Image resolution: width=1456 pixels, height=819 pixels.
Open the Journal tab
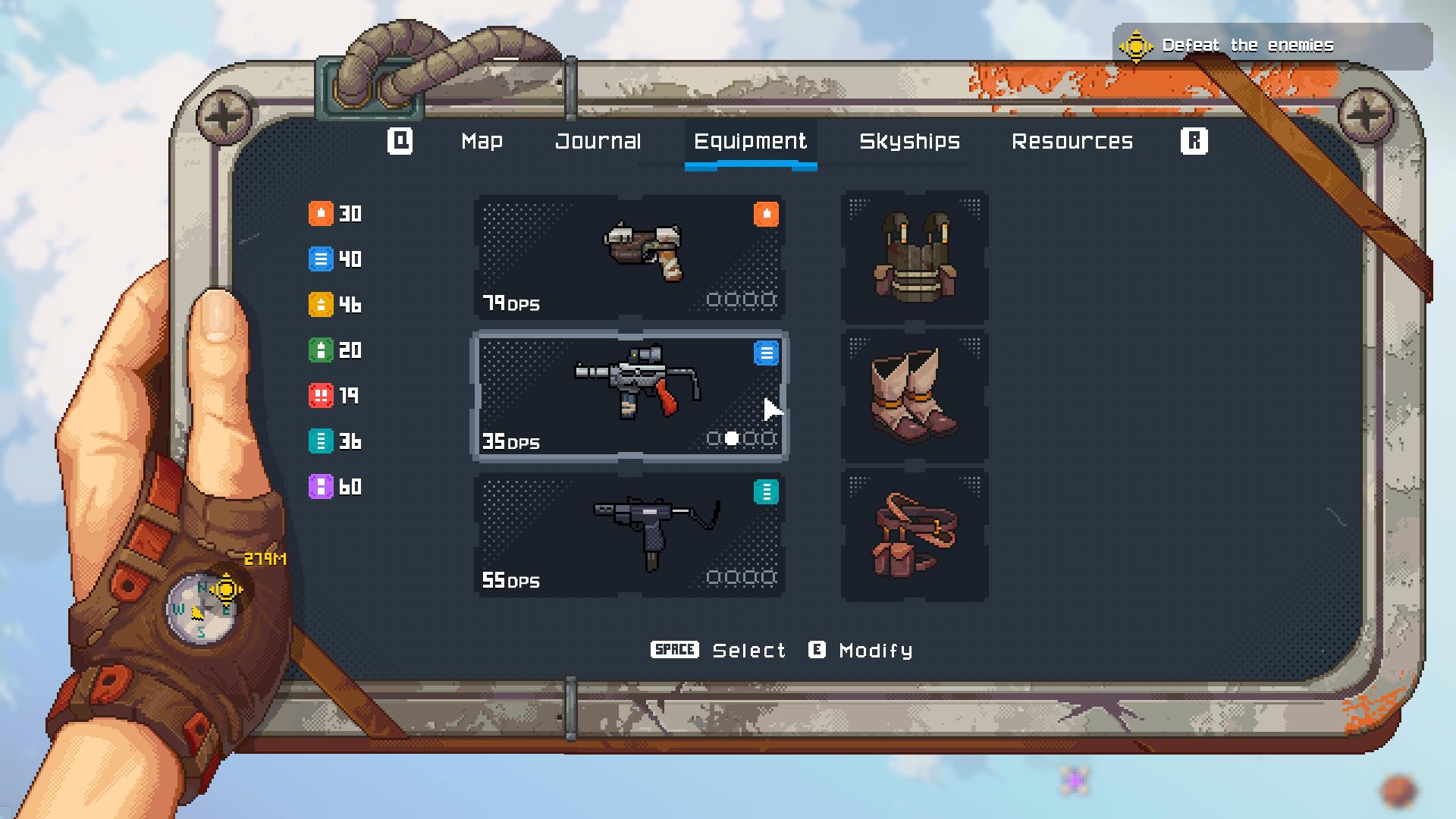point(598,142)
